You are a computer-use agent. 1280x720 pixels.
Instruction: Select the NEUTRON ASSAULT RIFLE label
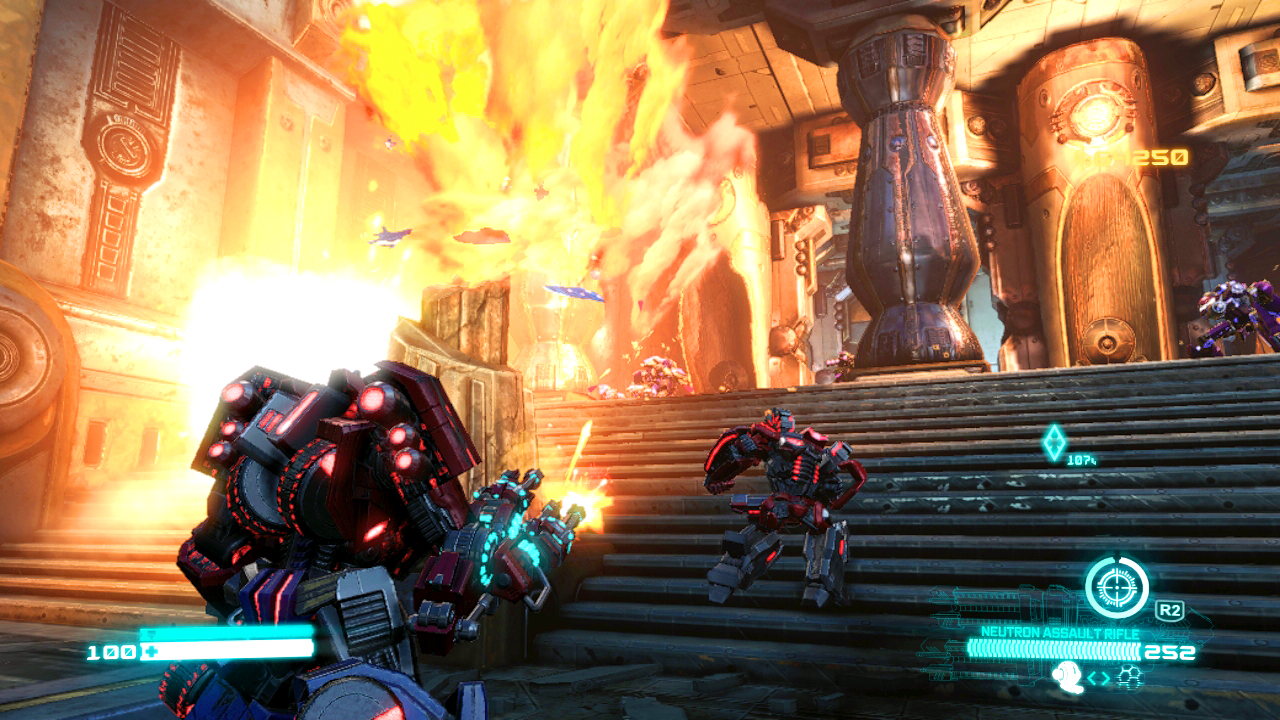1060,632
